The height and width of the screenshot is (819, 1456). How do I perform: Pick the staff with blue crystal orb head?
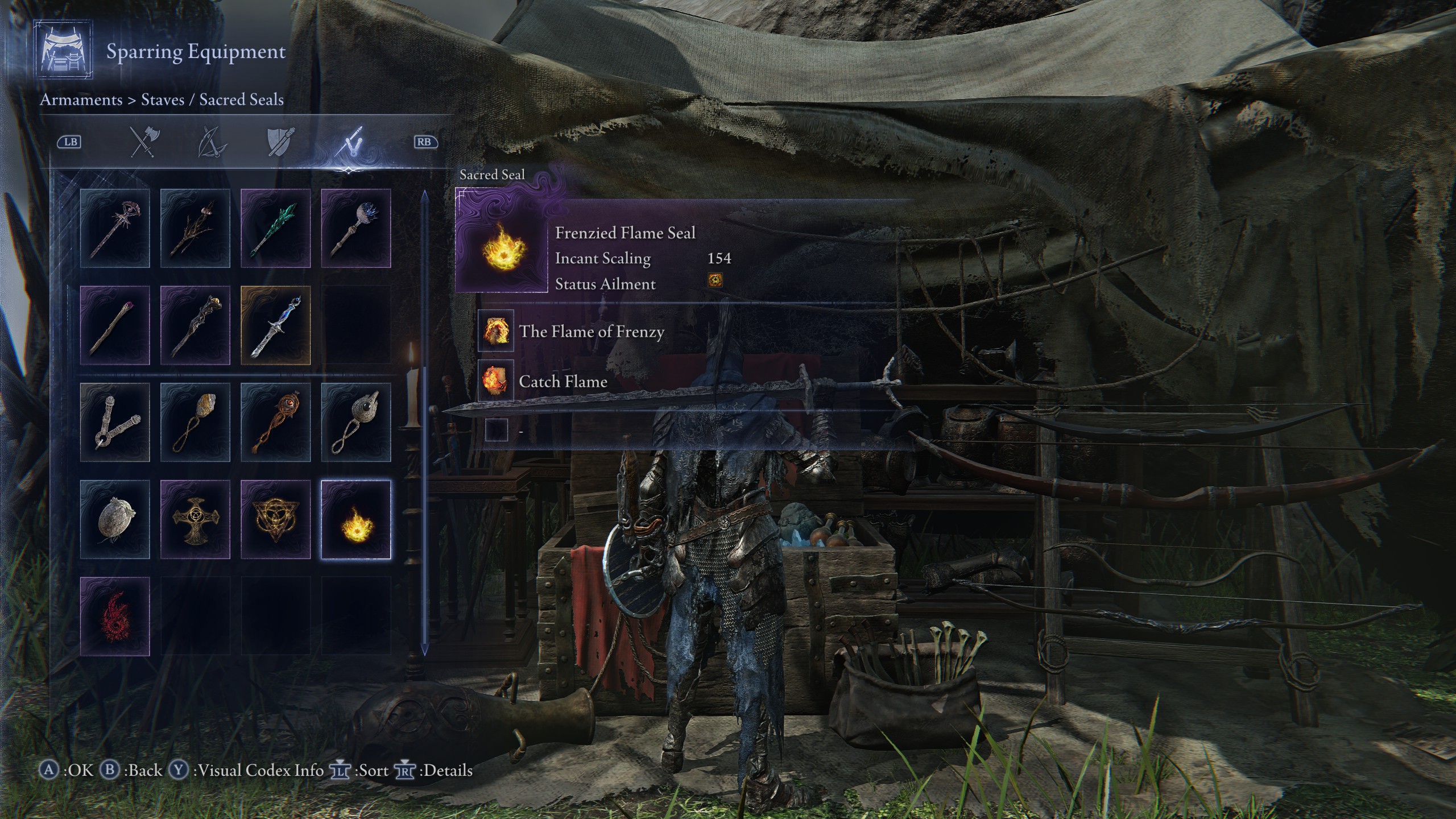(356, 228)
